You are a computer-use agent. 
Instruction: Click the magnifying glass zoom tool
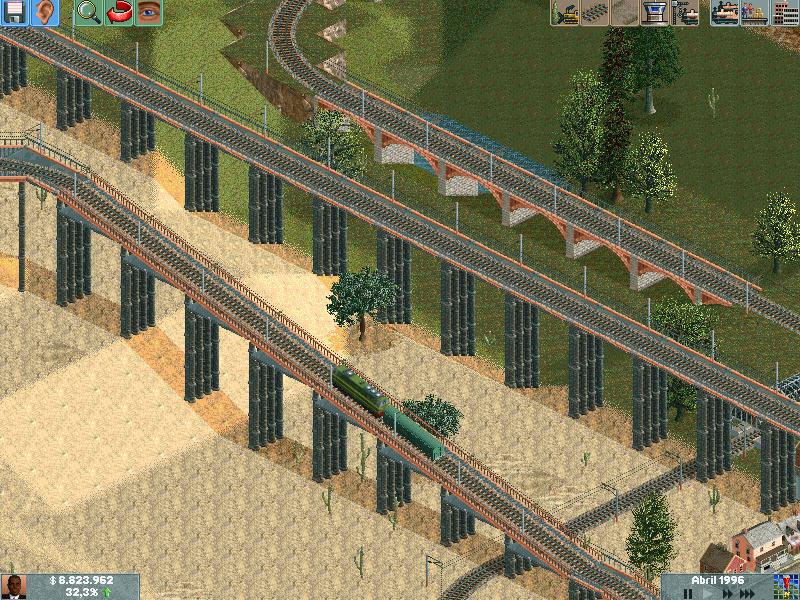point(89,13)
